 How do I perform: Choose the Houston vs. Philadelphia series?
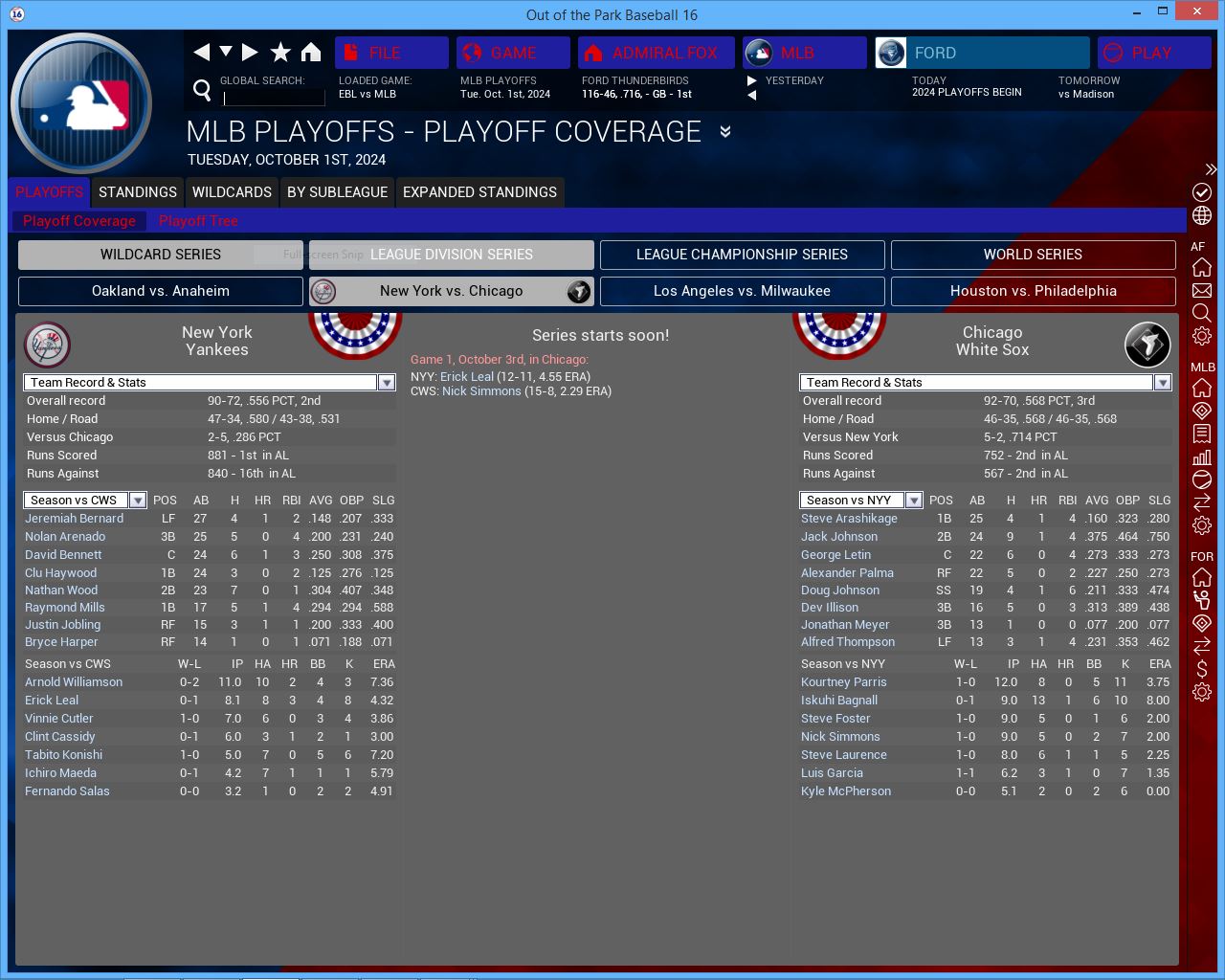[1033, 291]
